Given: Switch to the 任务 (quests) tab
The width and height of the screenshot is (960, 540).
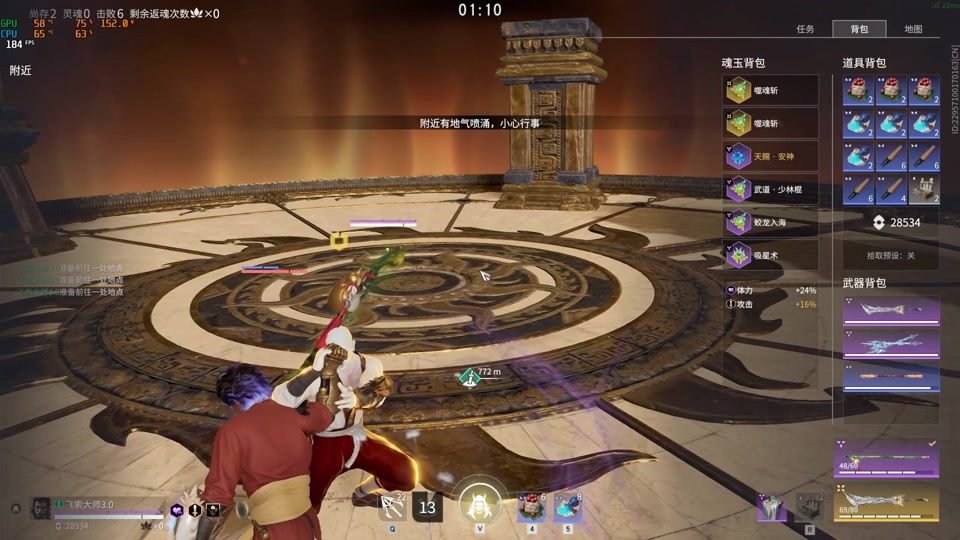Looking at the screenshot, I should (805, 29).
